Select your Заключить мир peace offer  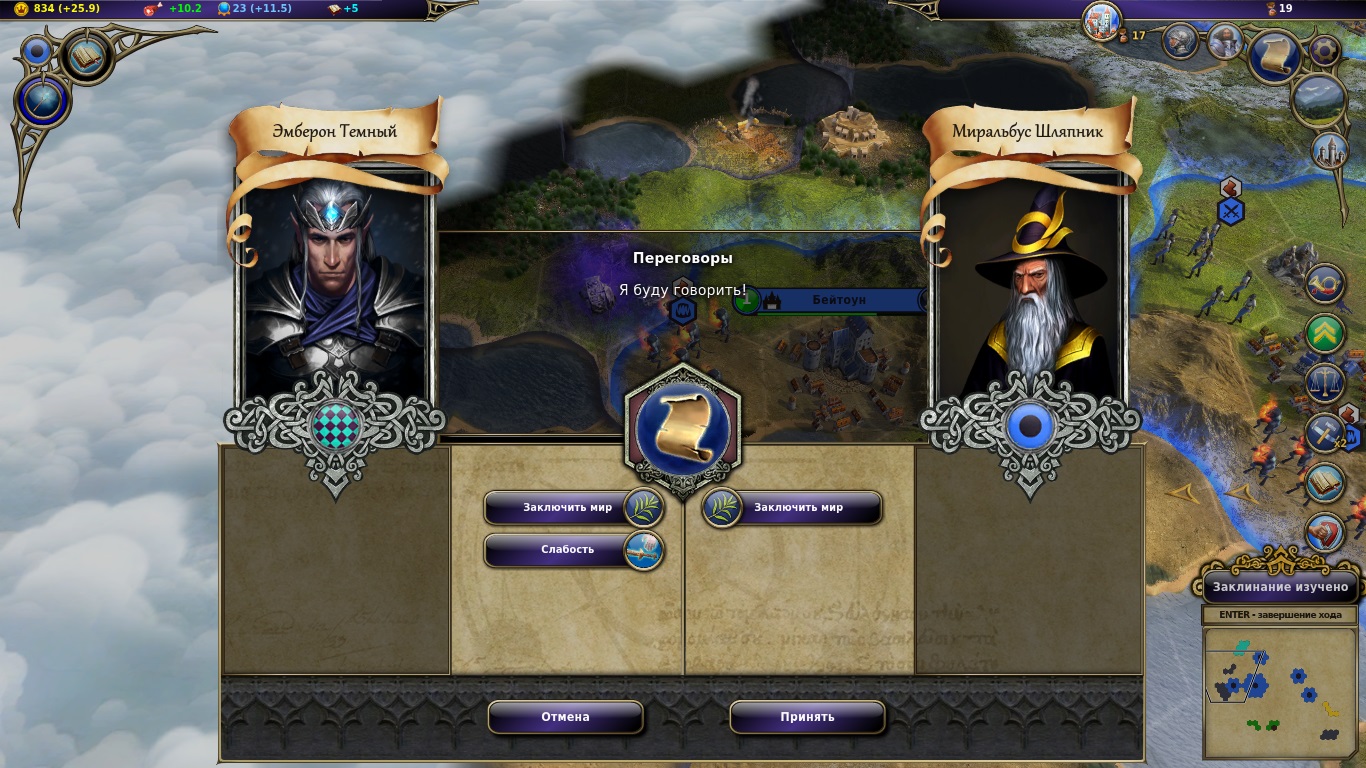(x=567, y=508)
